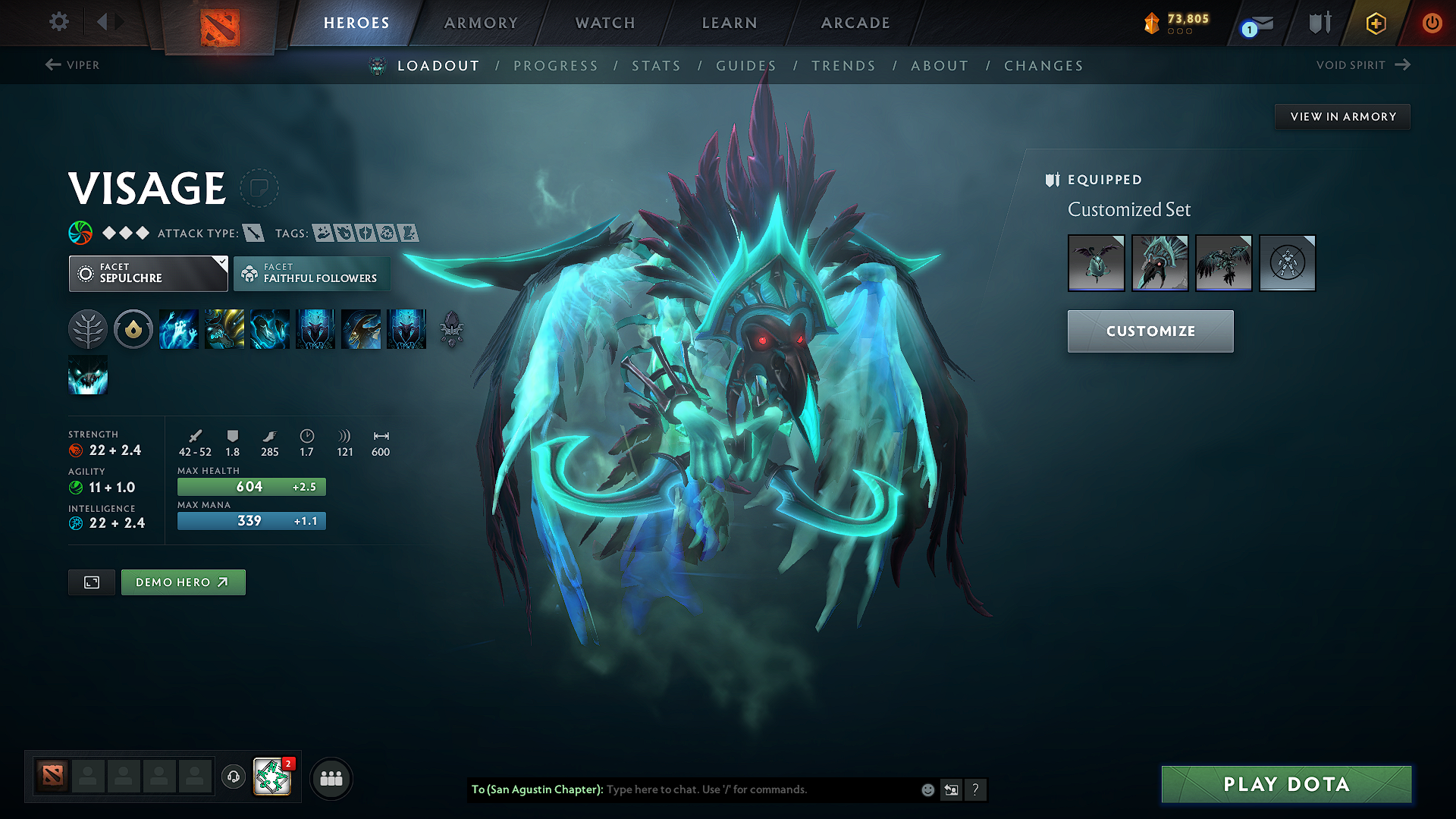Click the settings gear icon
The width and height of the screenshot is (1456, 819).
pos(58,22)
